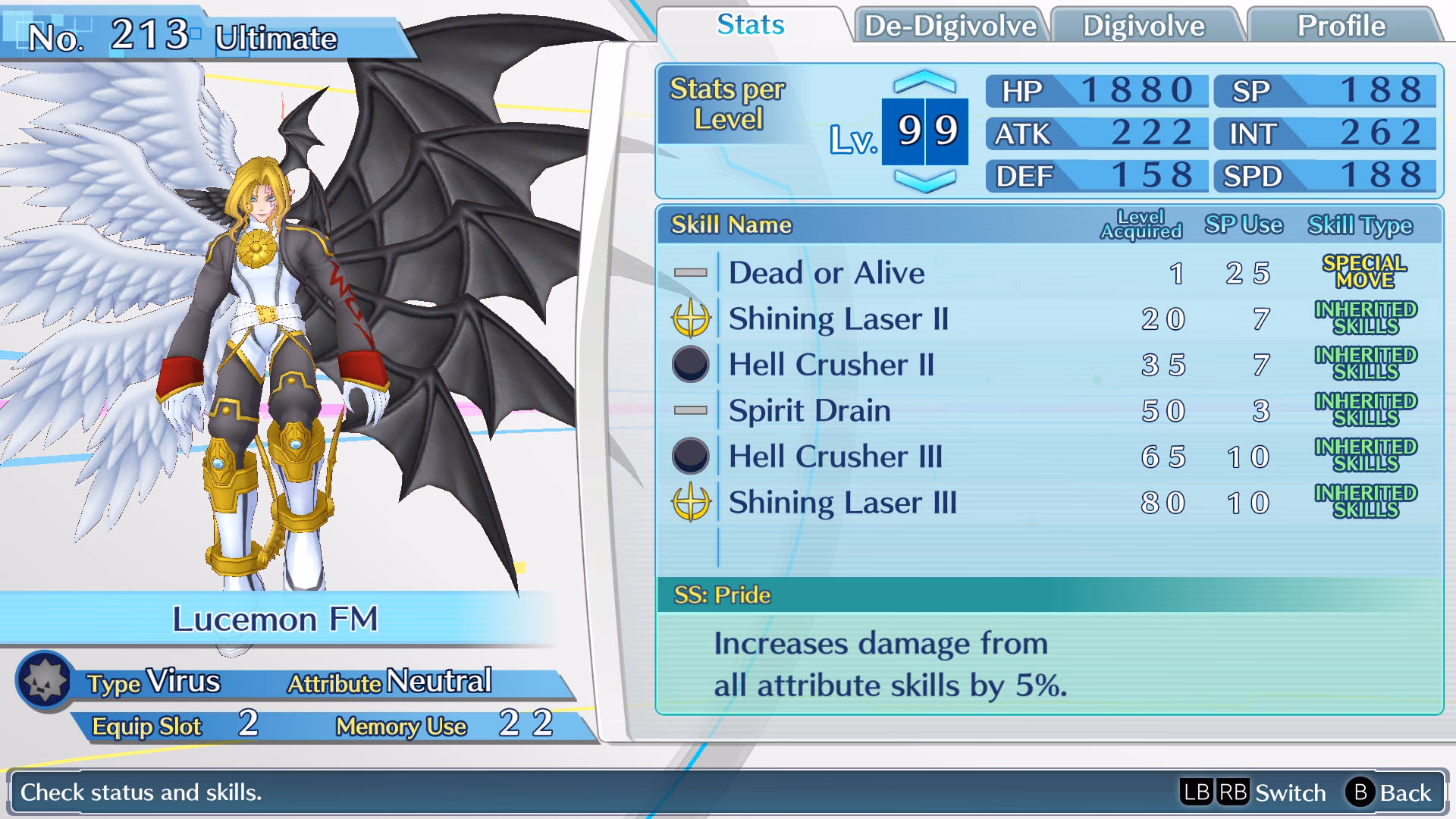Click the Light icon next to Shining Laser III
The height and width of the screenshot is (819, 1456).
[x=692, y=501]
